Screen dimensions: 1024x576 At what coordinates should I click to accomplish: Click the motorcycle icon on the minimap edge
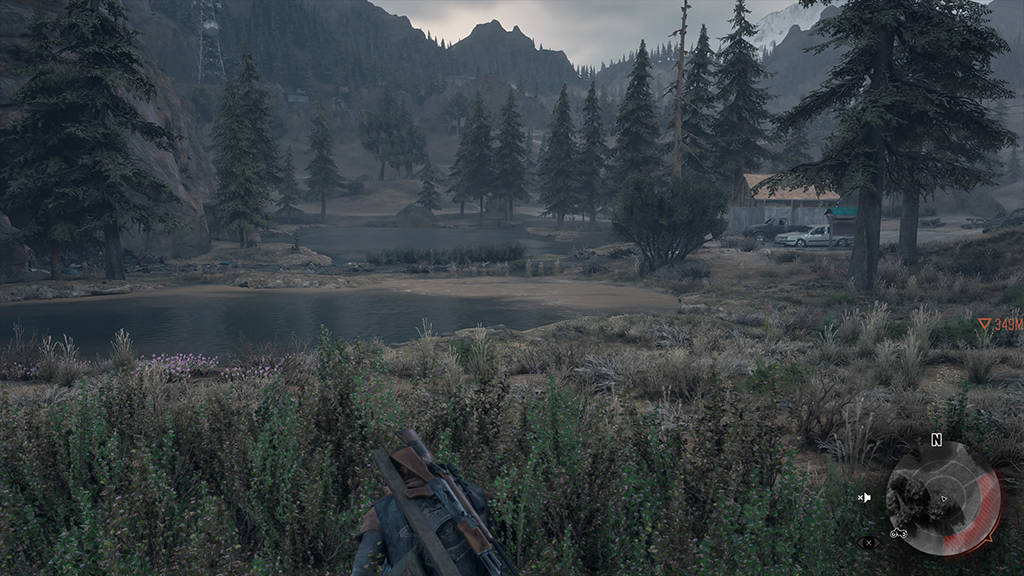[898, 532]
